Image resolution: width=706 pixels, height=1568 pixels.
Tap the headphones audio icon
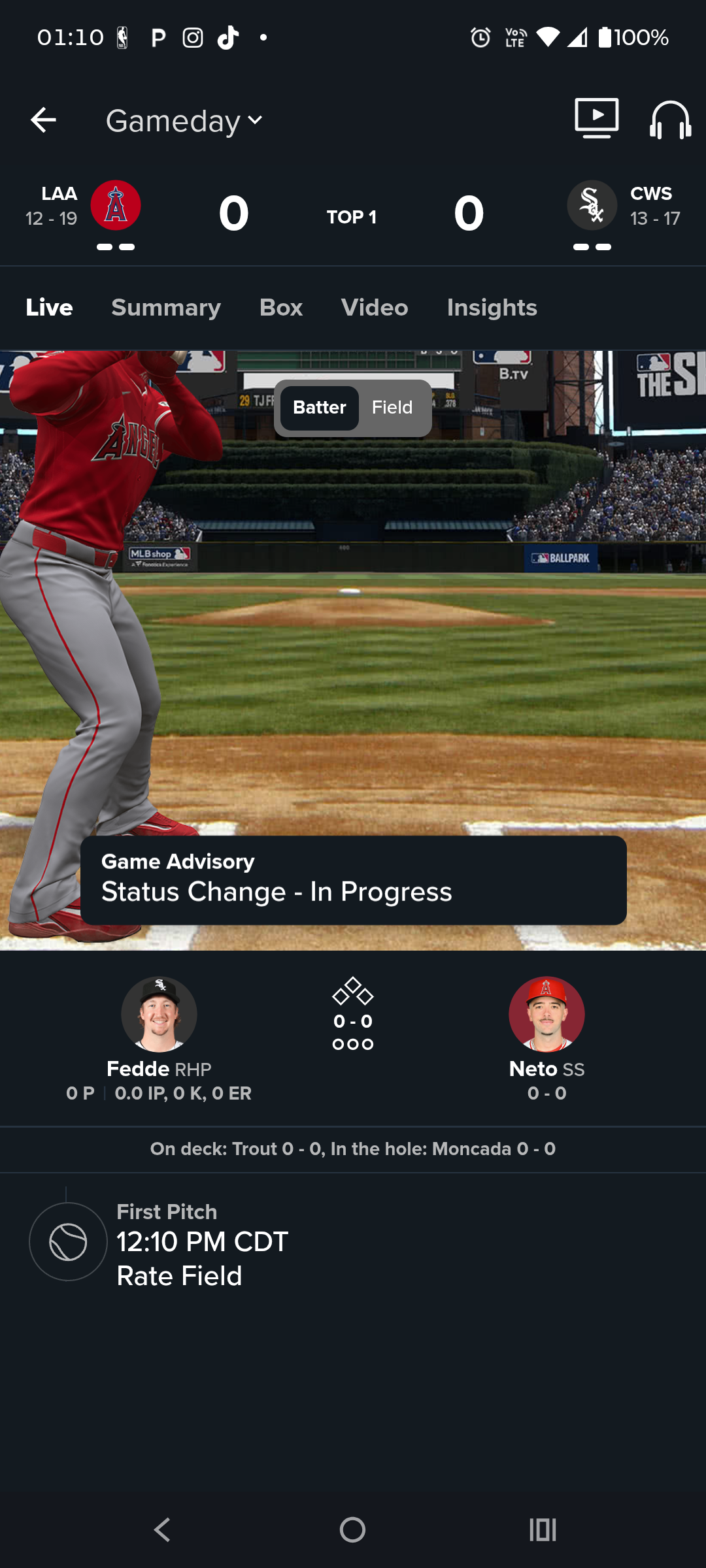[x=670, y=120]
